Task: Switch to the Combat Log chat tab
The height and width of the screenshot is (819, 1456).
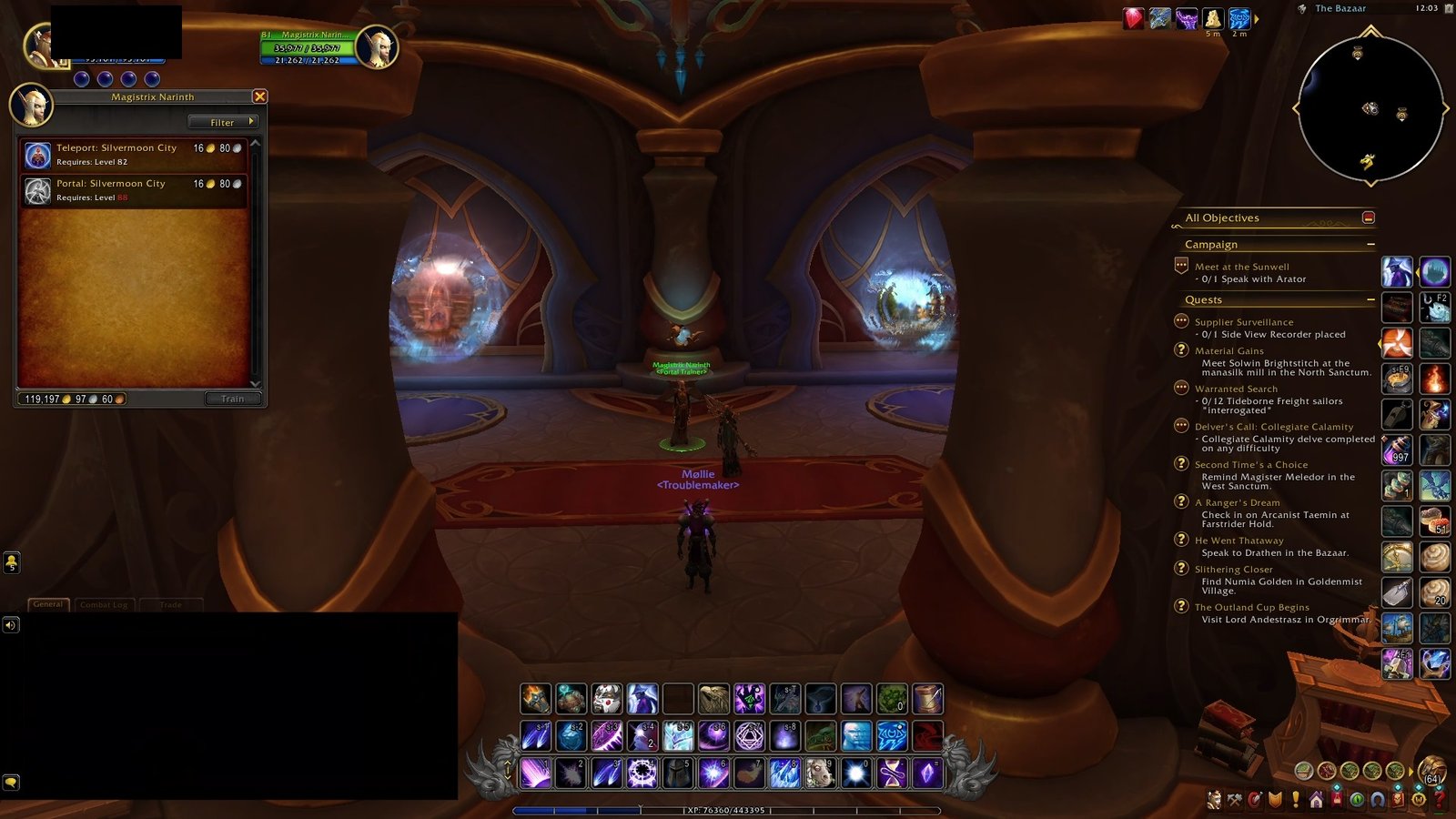Action: coord(105,604)
